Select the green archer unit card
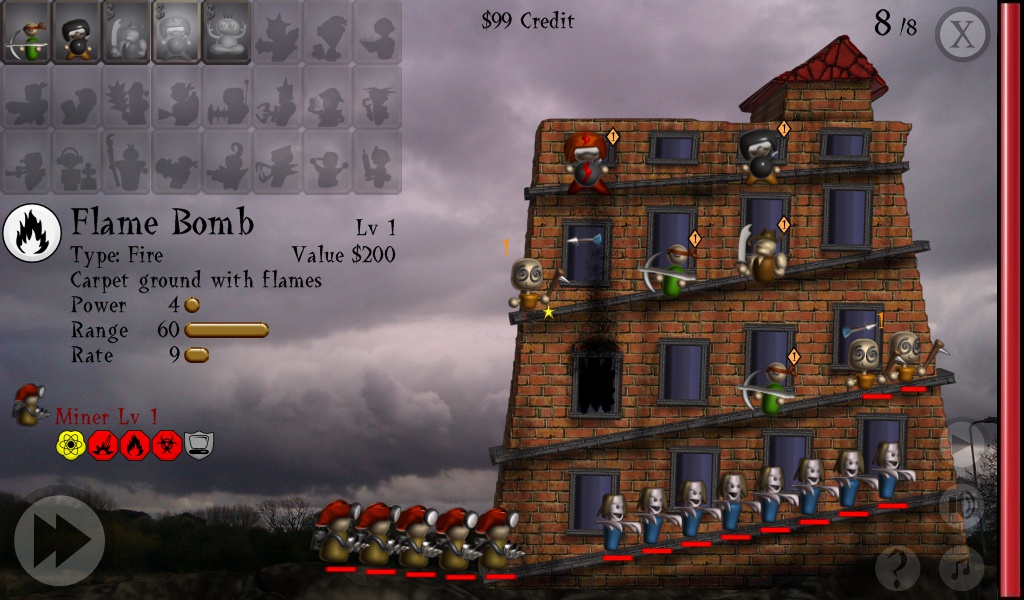The image size is (1024, 600). 27,32
